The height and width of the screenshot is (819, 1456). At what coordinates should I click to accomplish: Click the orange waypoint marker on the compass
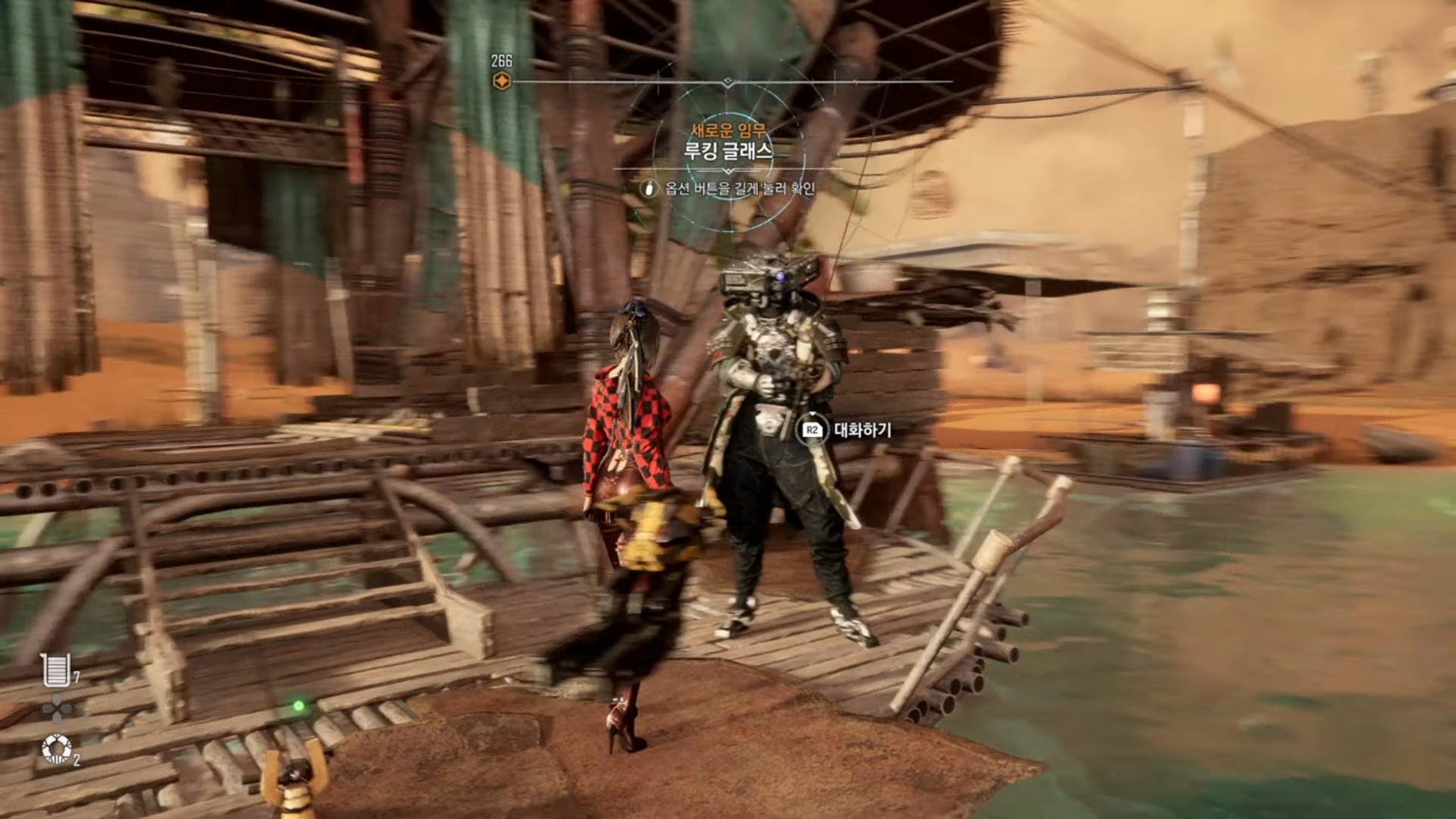[x=501, y=81]
